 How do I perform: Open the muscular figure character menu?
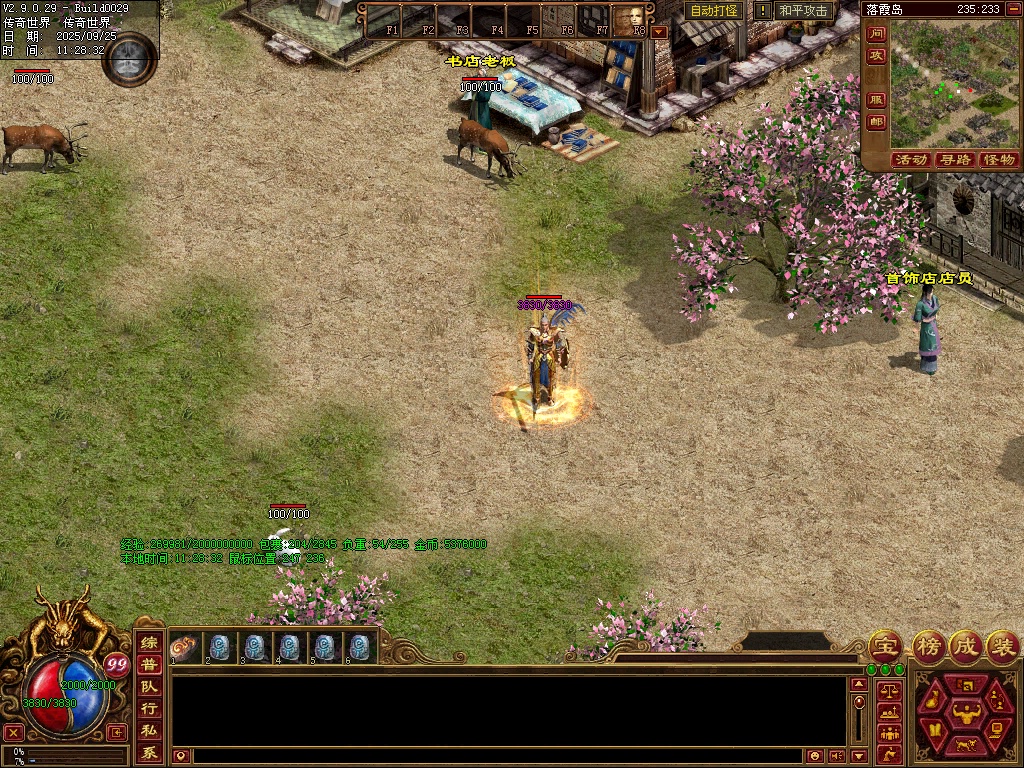[966, 714]
